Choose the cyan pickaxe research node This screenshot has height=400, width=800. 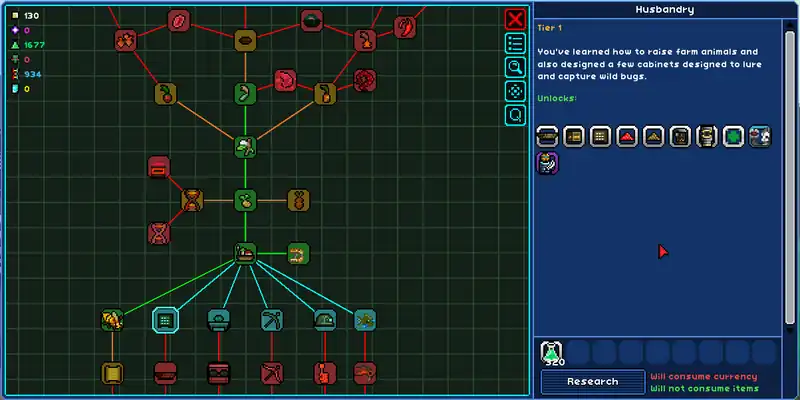point(272,320)
